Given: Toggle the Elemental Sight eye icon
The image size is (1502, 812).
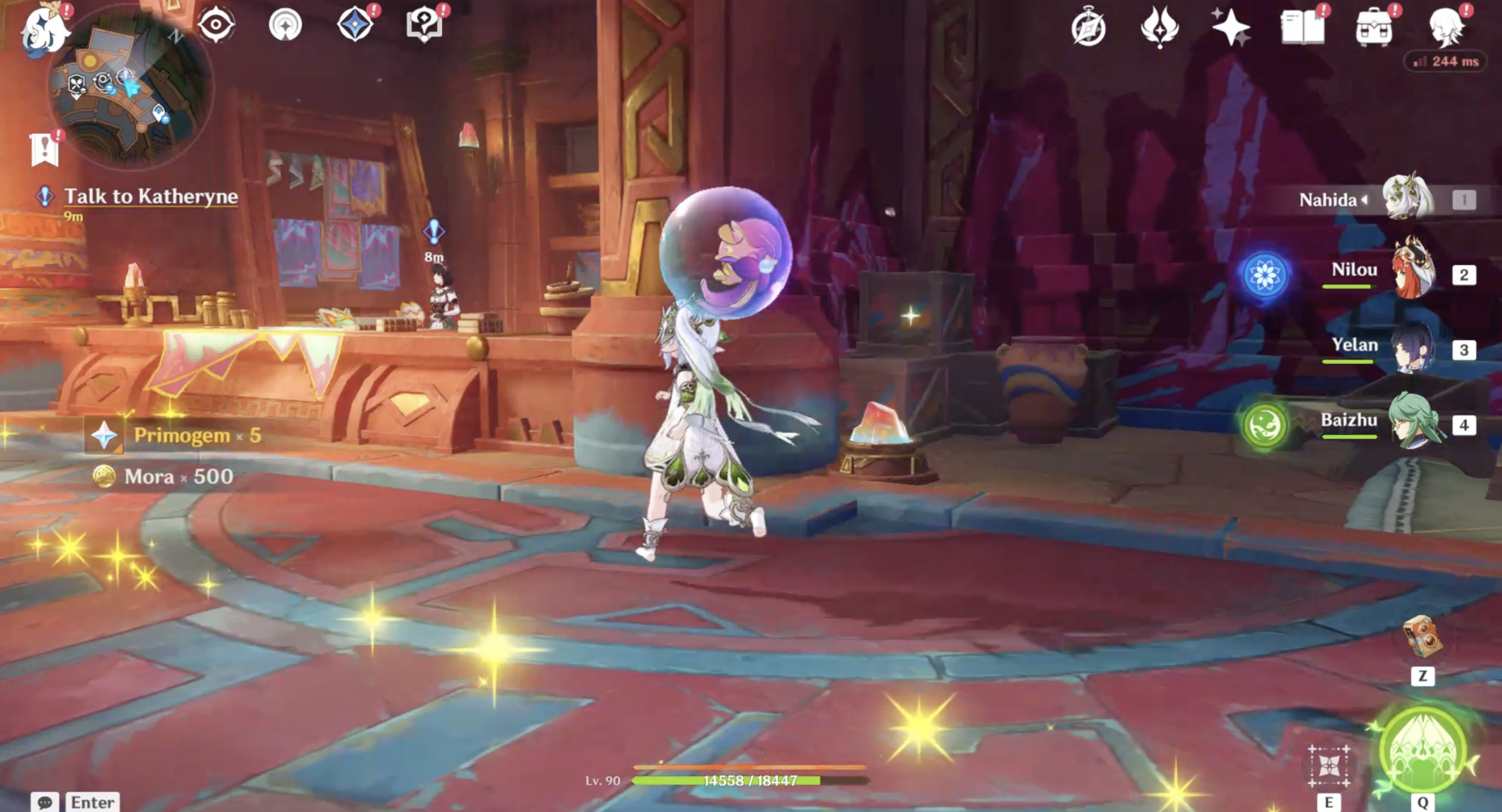Looking at the screenshot, I should coord(216,25).
